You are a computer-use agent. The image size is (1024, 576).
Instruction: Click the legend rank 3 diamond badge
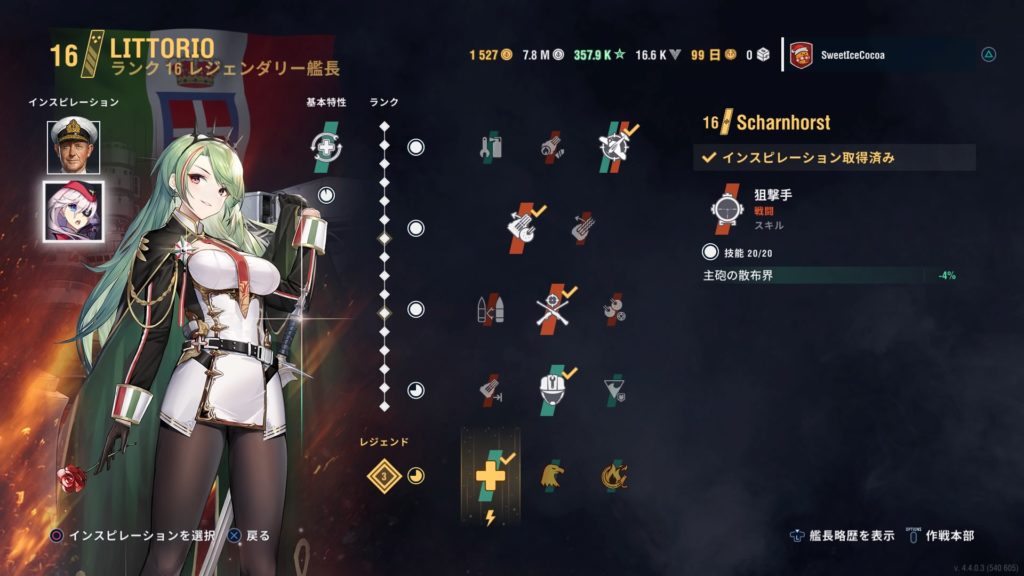(382, 475)
